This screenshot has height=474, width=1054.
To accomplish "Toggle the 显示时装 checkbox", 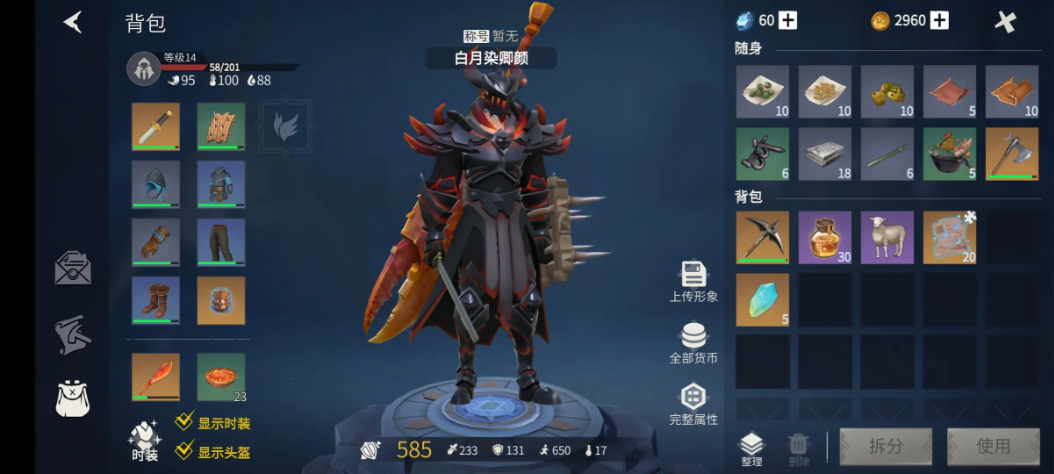I will [184, 423].
